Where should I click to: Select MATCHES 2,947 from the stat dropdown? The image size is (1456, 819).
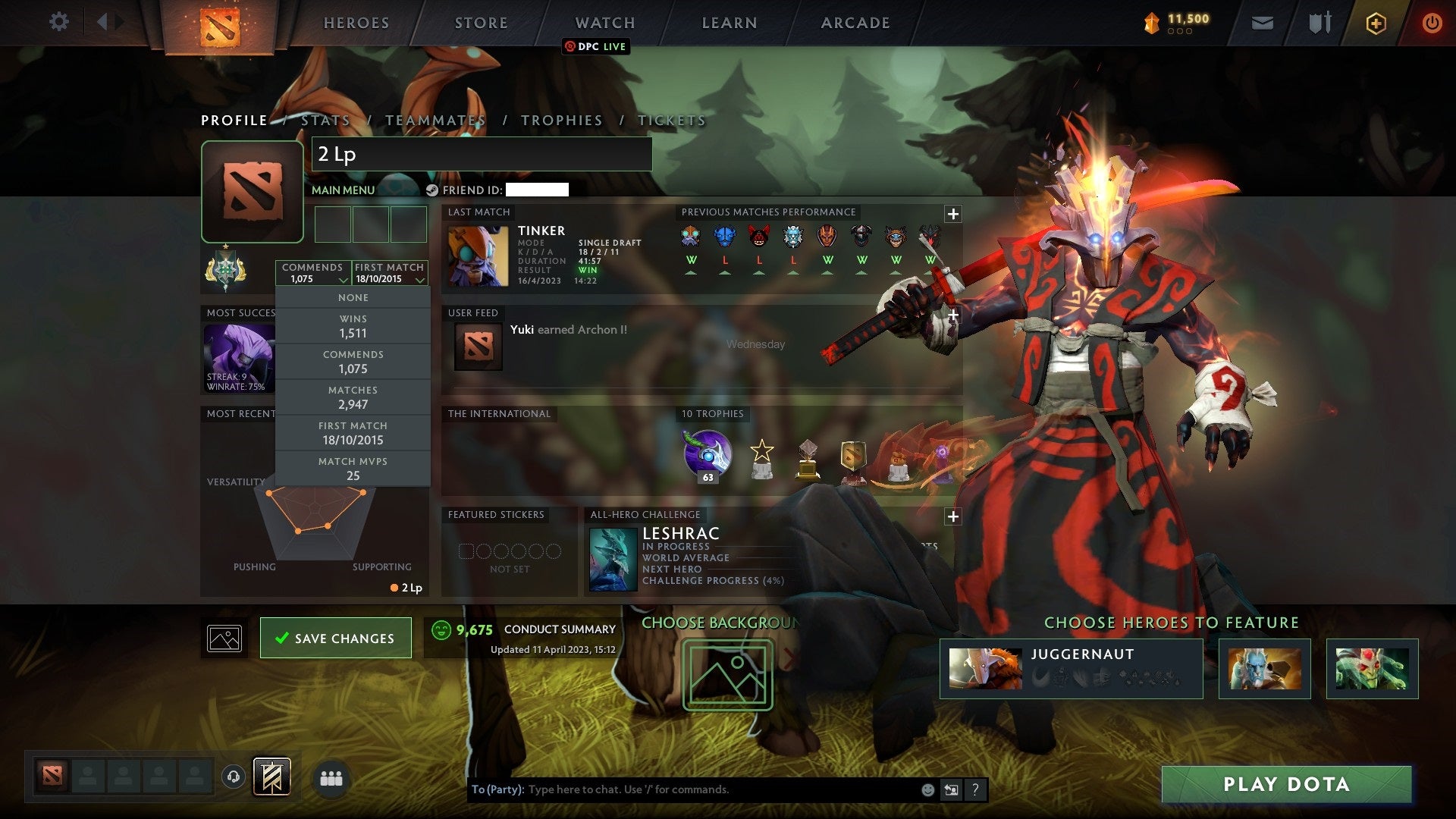353,397
